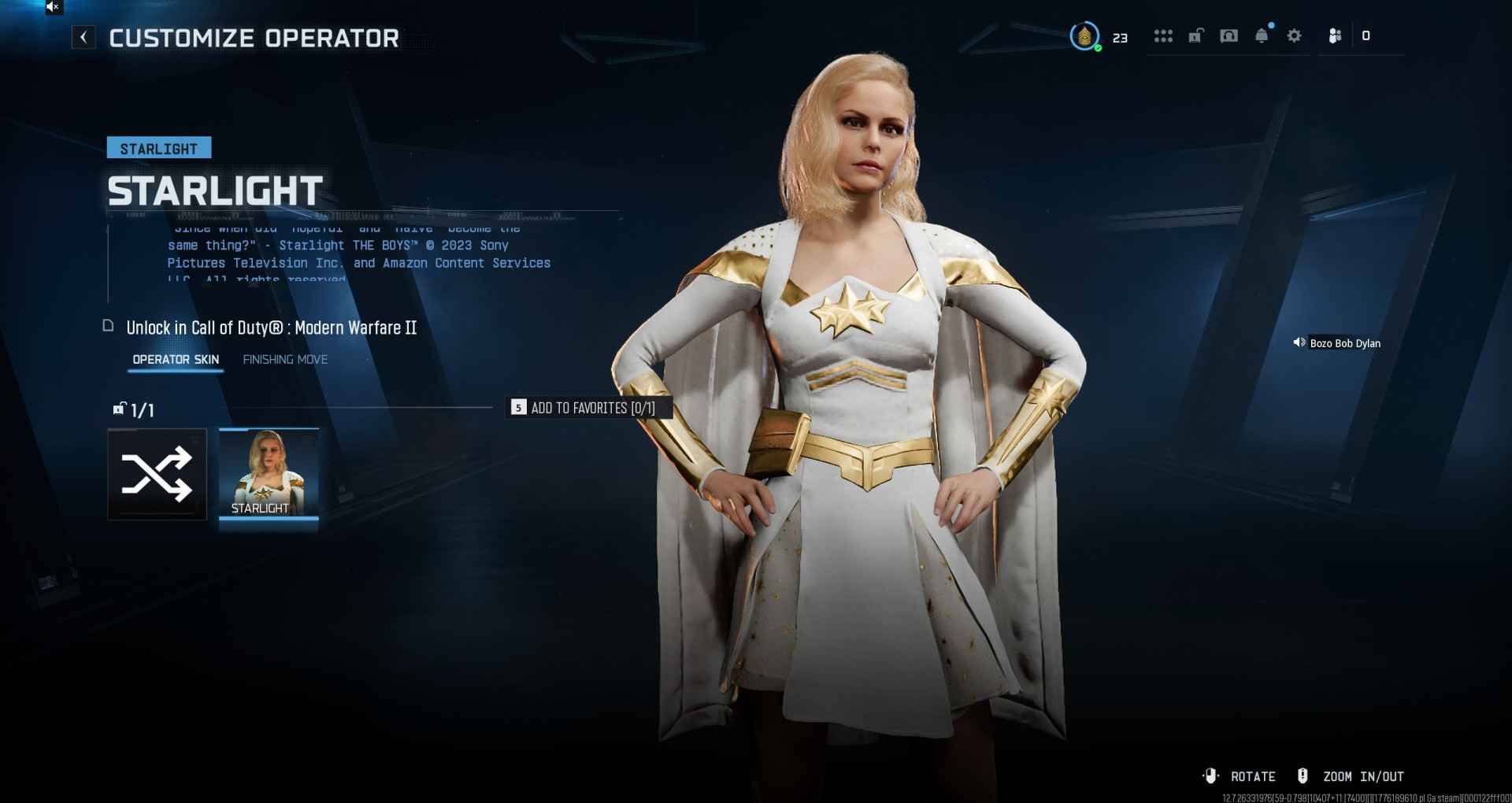1512x803 pixels.
Task: Open the Finishing Move tab
Action: 285,360
